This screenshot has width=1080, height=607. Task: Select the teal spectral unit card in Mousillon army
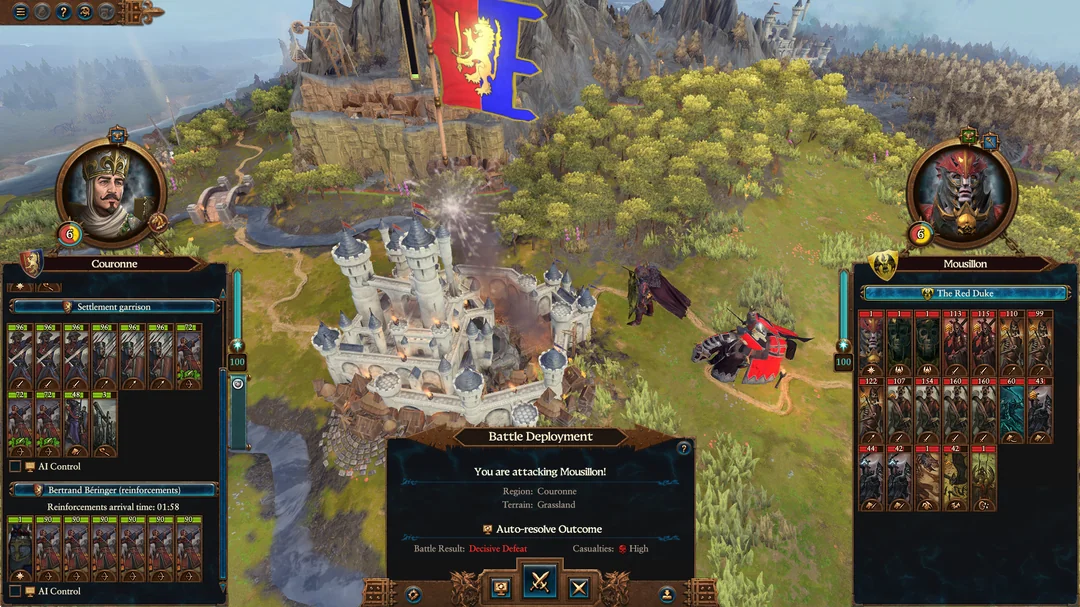(1012, 410)
